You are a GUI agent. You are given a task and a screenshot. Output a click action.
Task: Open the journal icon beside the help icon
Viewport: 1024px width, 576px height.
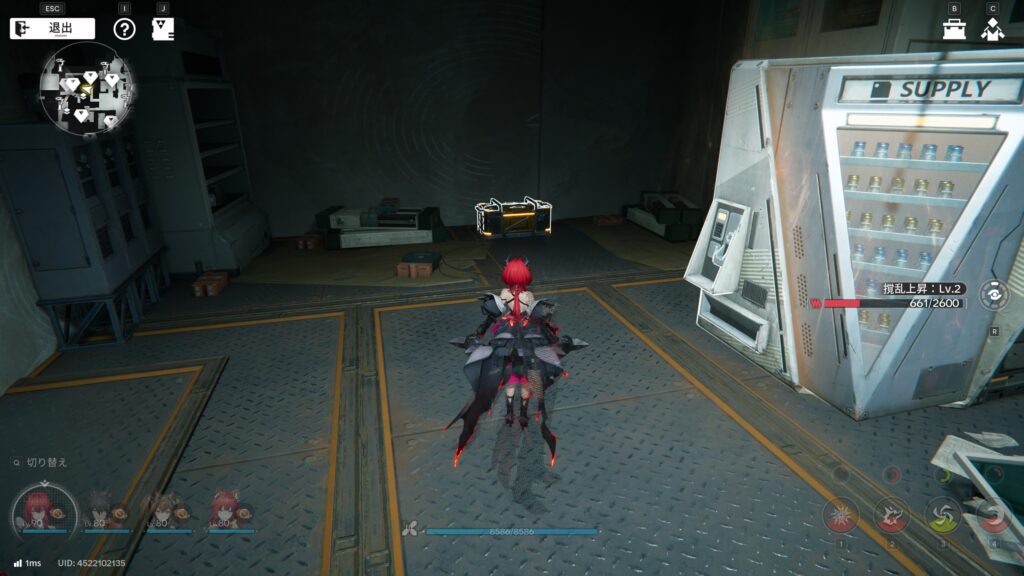point(163,29)
